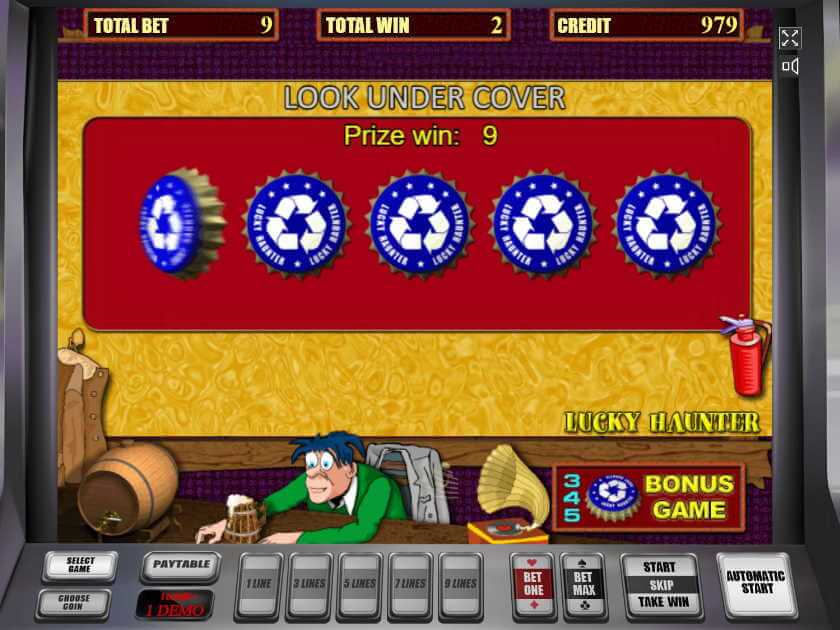
Task: Select the 9 Lines button
Action: (461, 585)
